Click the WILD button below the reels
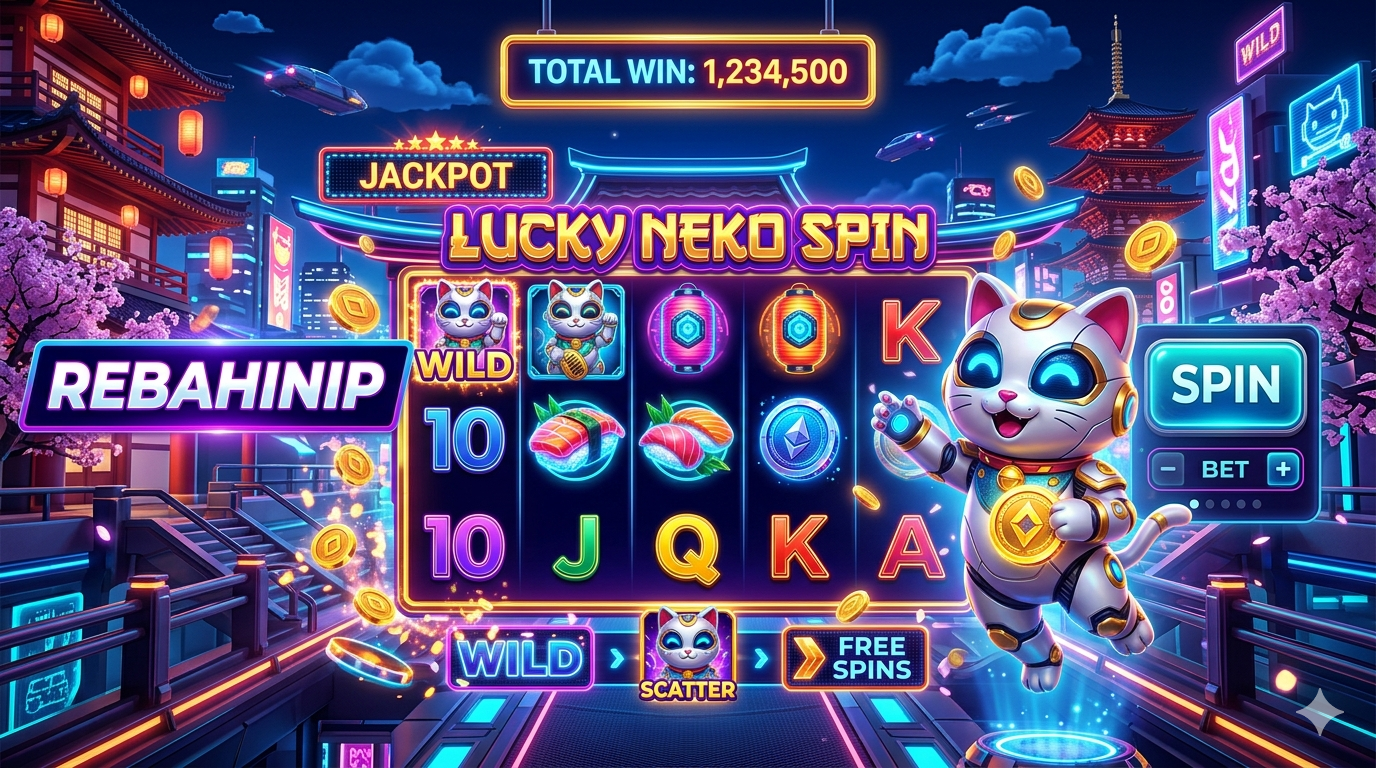This screenshot has width=1376, height=768. [x=521, y=658]
